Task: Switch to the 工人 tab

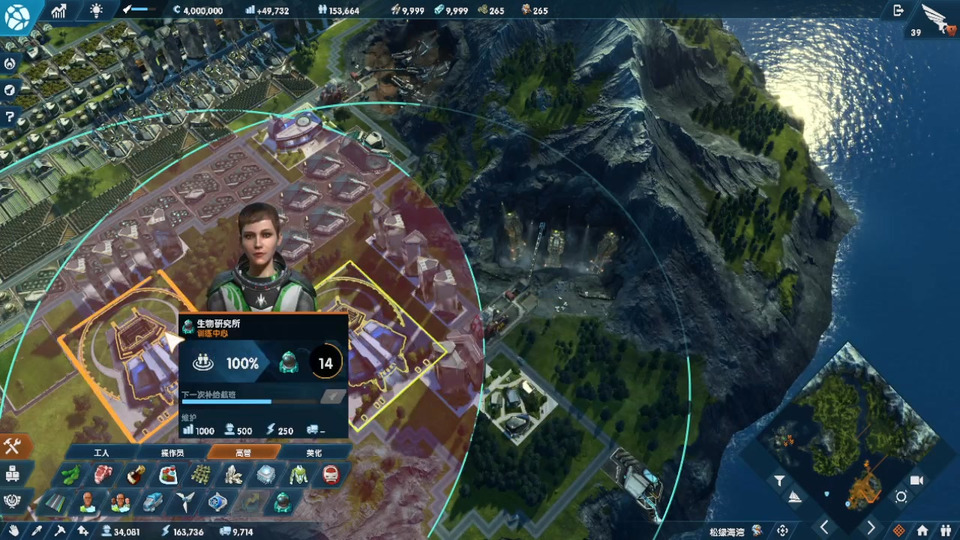Action: coord(101,453)
